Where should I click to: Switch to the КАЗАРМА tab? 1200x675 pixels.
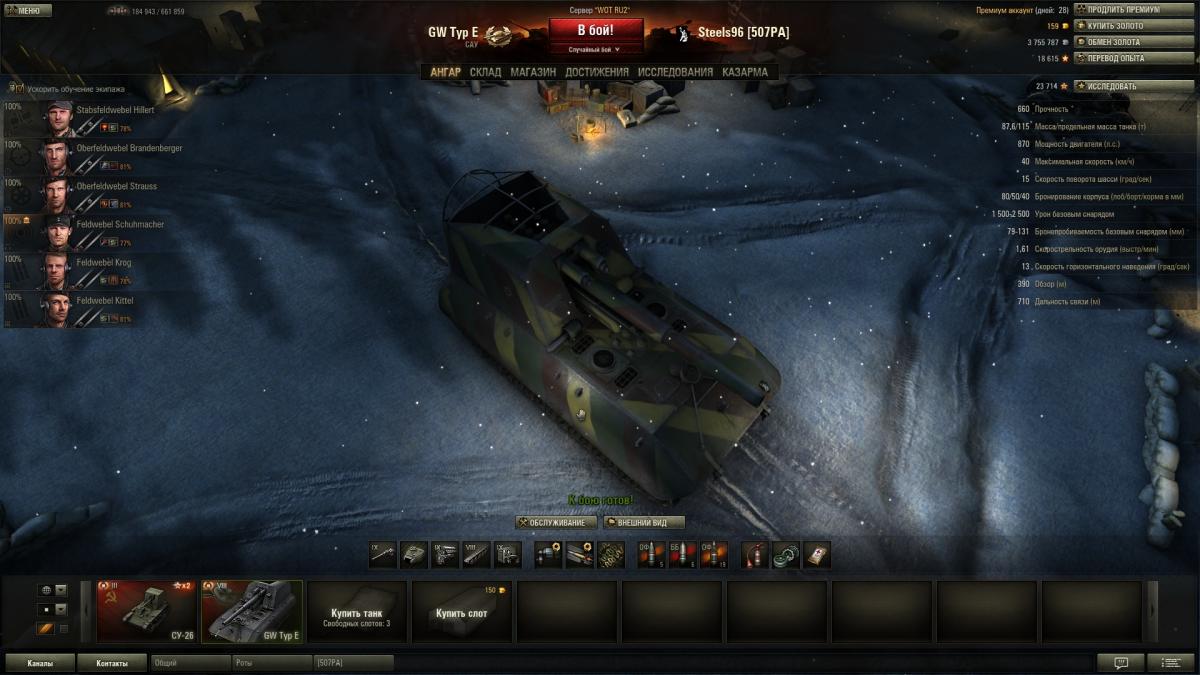(x=745, y=72)
